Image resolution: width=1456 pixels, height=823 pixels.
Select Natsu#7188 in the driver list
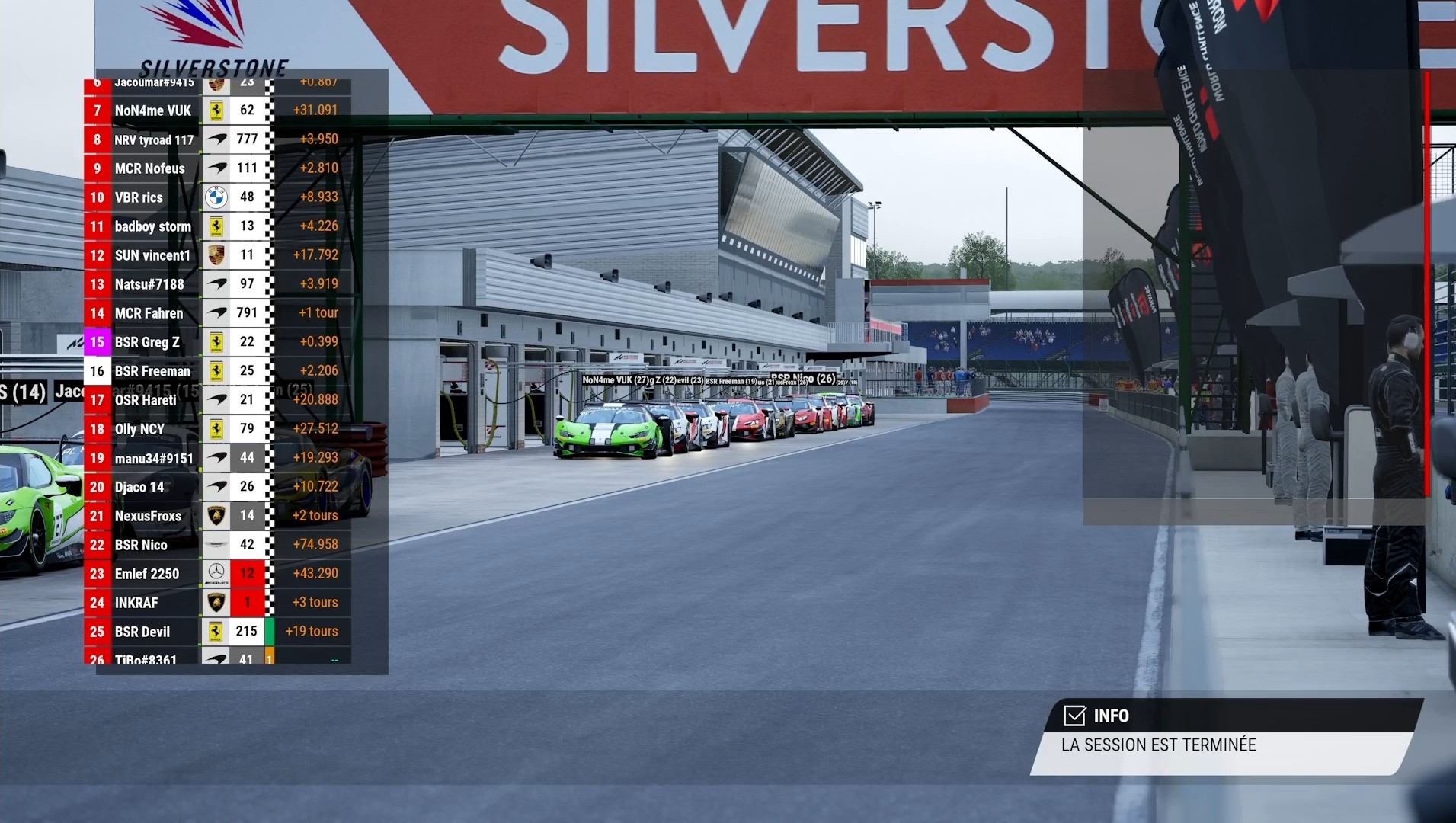149,284
